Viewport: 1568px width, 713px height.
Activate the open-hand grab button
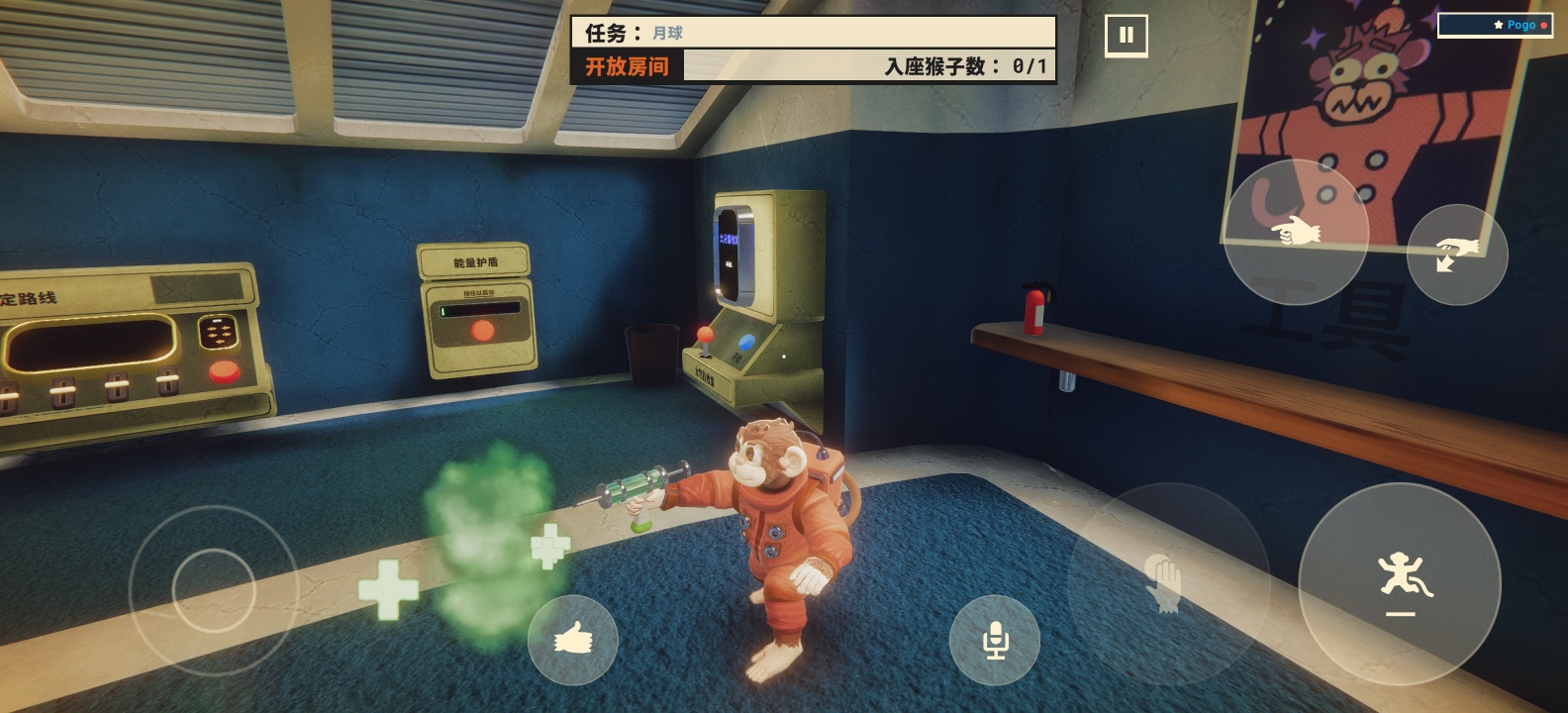point(1168,582)
